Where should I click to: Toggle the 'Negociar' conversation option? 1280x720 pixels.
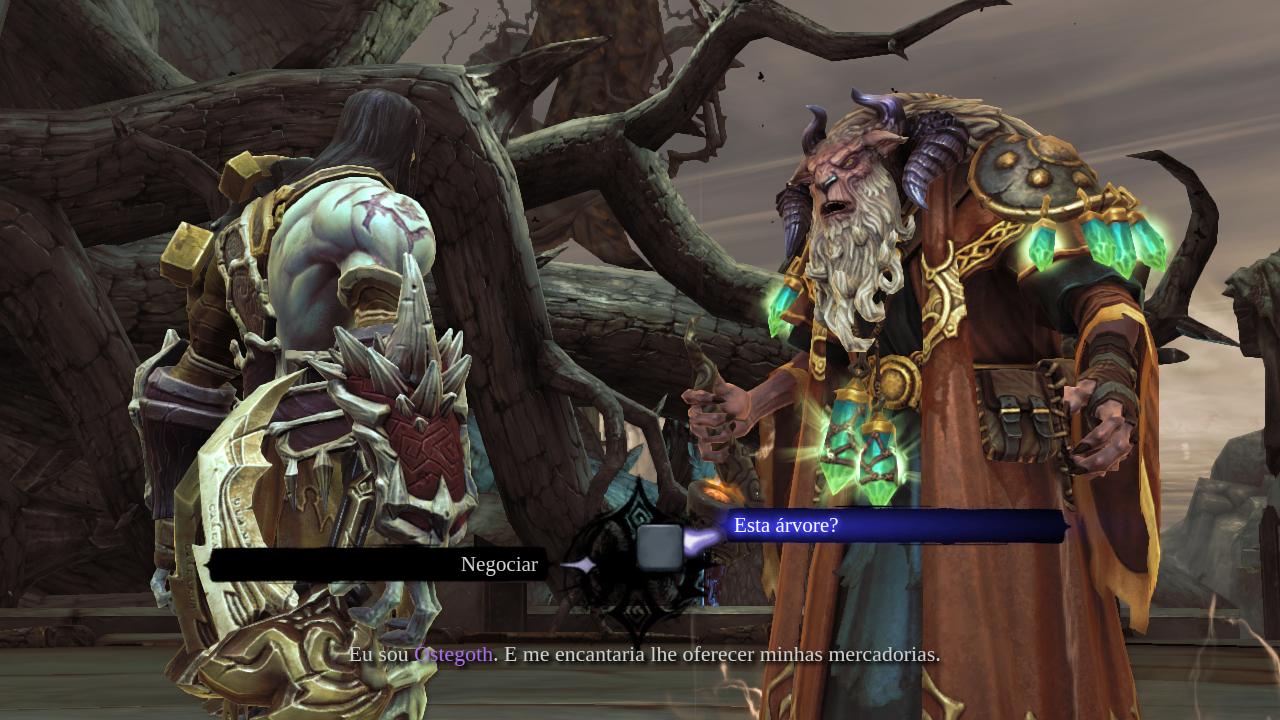(499, 564)
